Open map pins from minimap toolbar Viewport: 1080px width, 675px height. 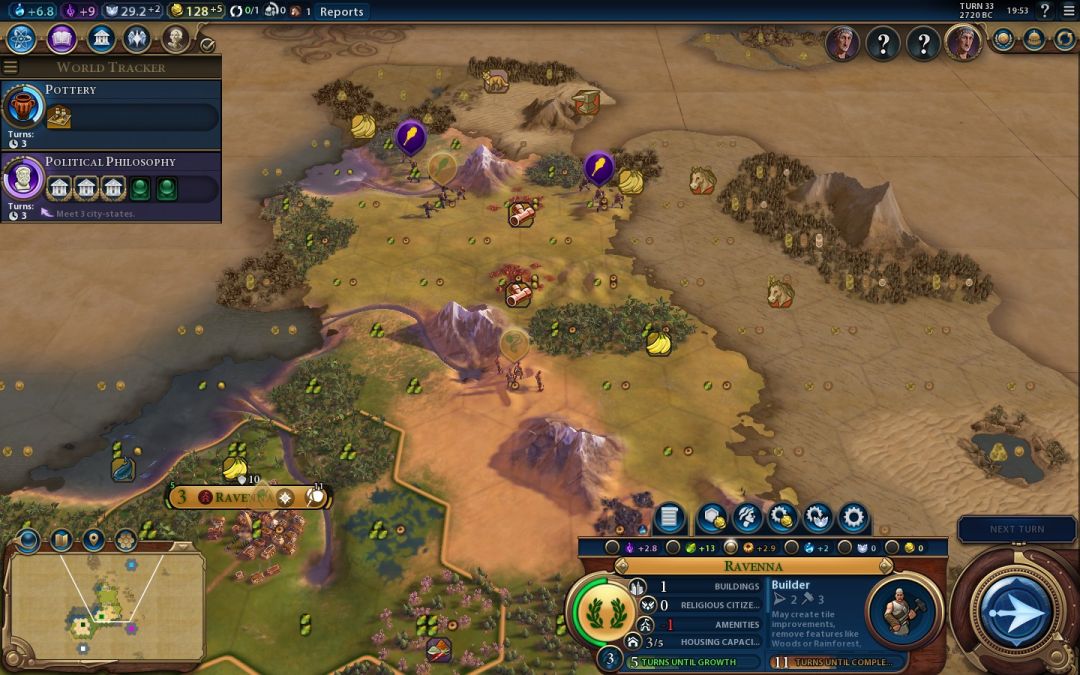(94, 540)
